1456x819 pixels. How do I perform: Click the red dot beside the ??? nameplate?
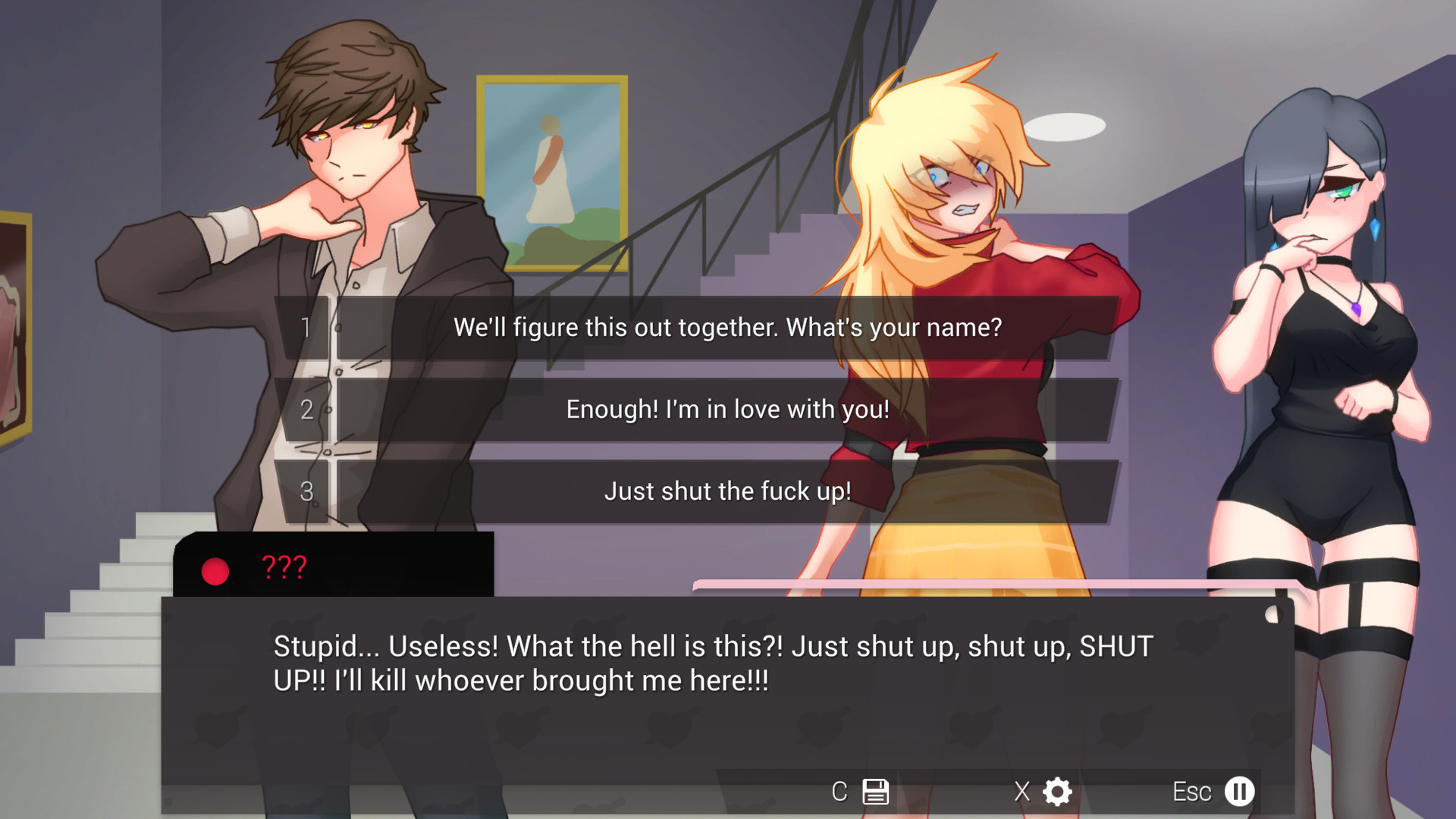[x=214, y=572]
